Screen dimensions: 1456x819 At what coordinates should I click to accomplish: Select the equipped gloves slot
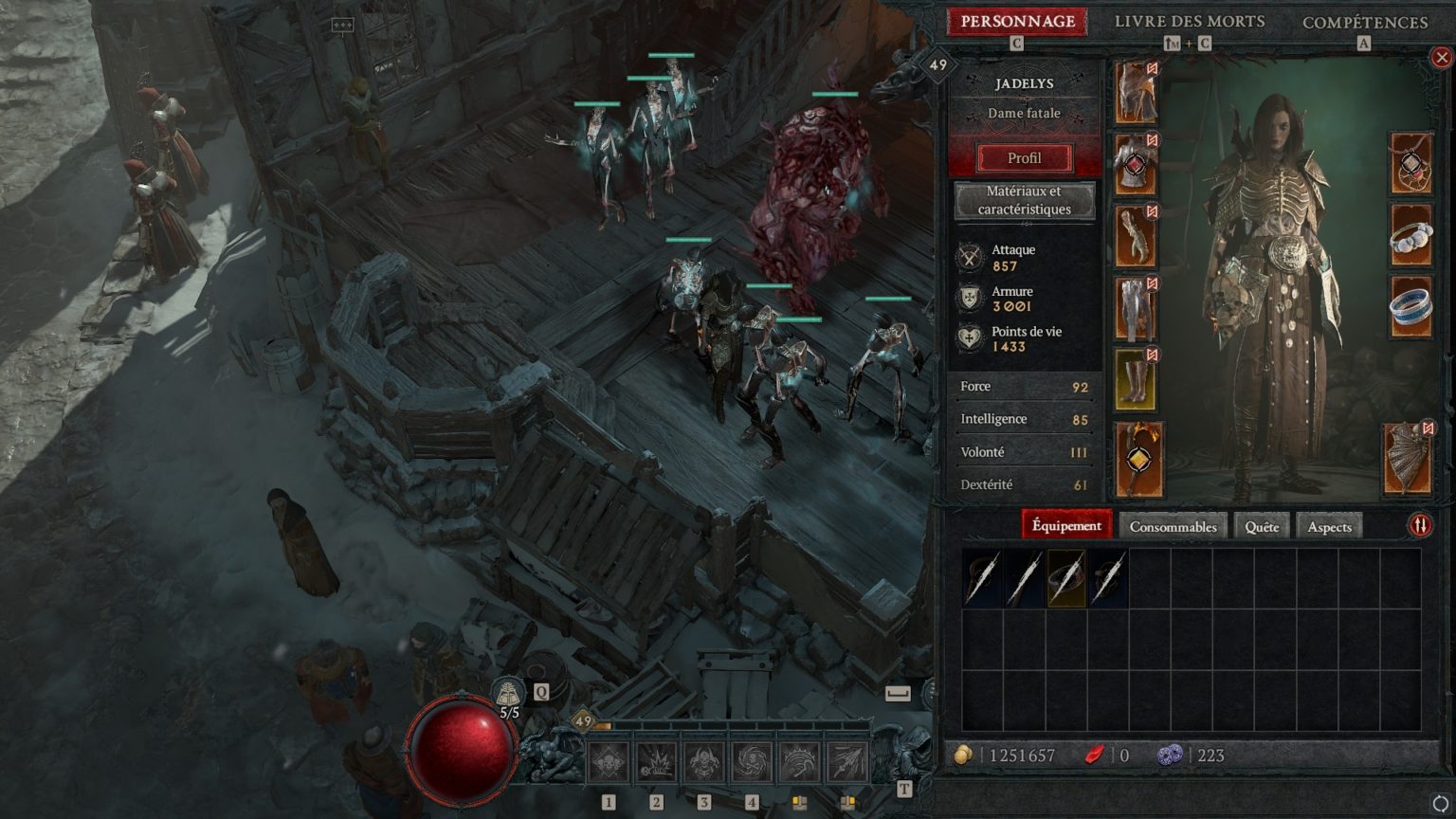click(1136, 236)
